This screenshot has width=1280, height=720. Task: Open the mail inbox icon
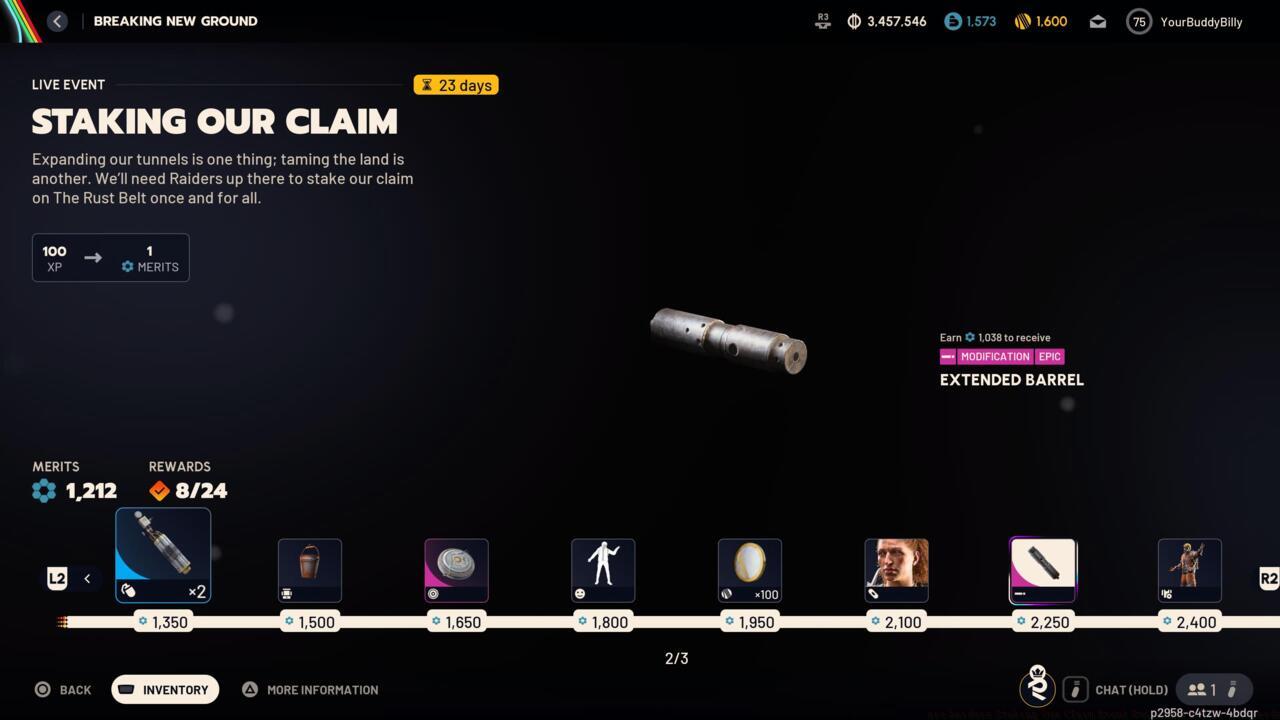1097,20
